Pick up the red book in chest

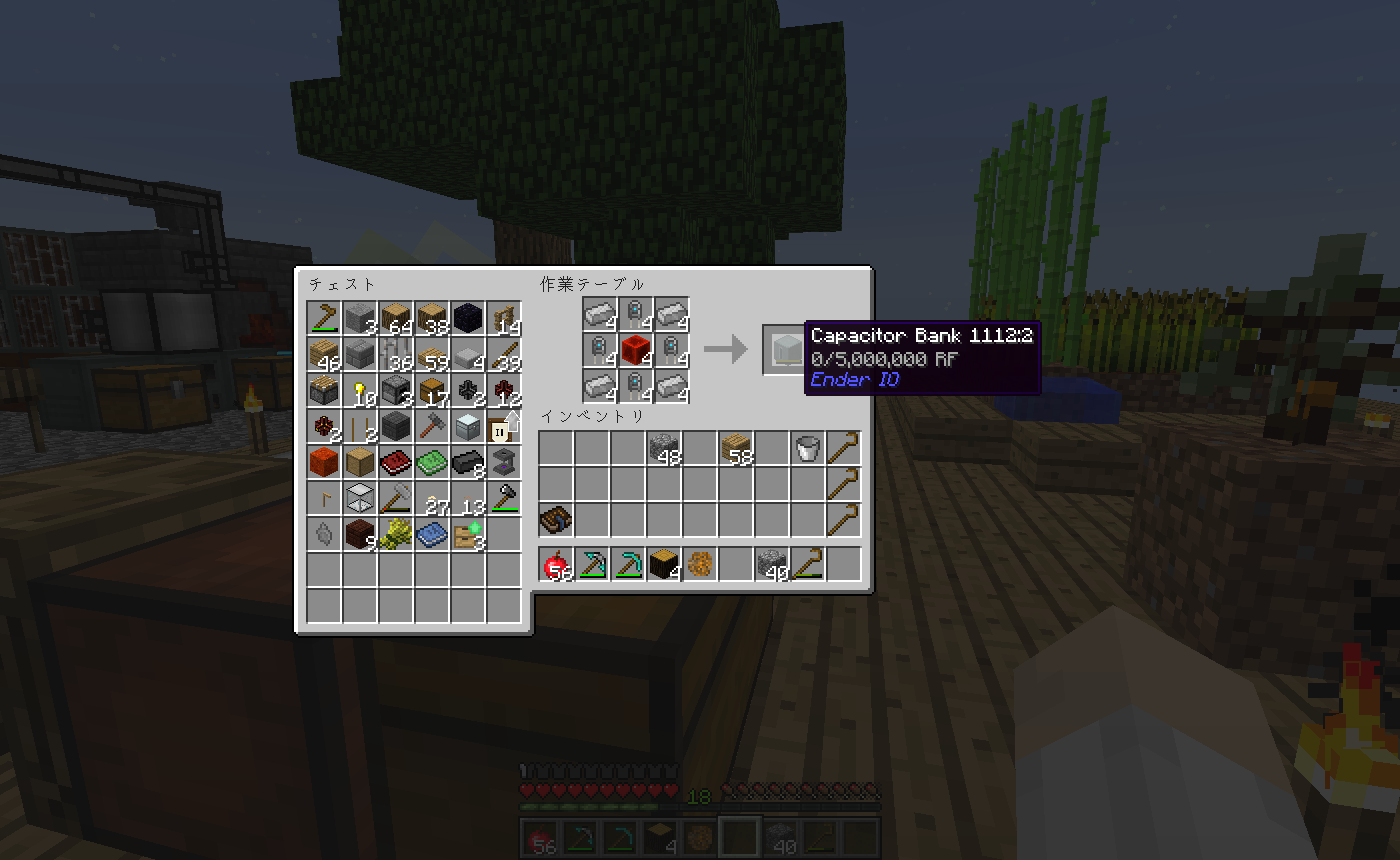[396, 462]
